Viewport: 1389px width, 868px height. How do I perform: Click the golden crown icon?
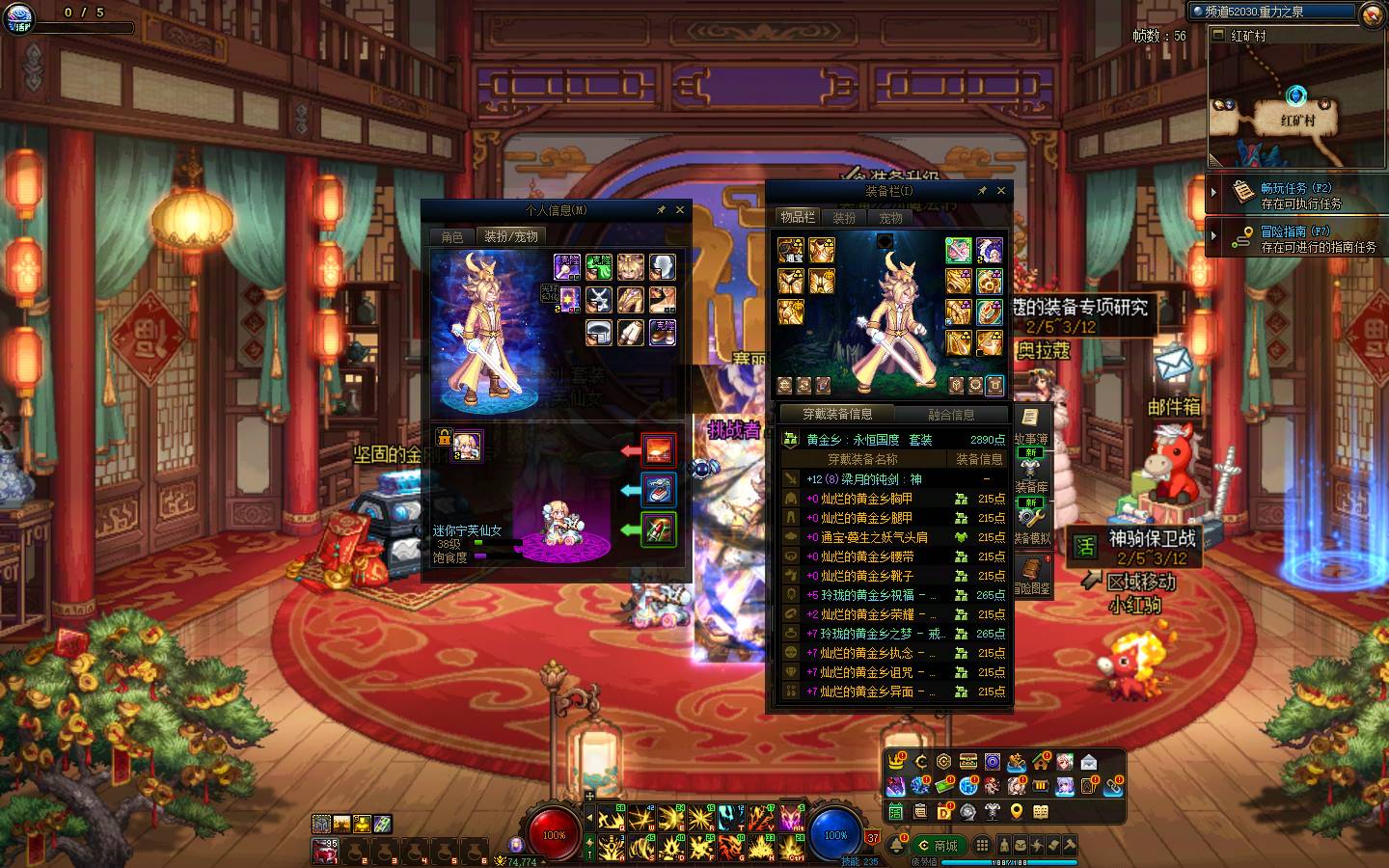click(896, 762)
